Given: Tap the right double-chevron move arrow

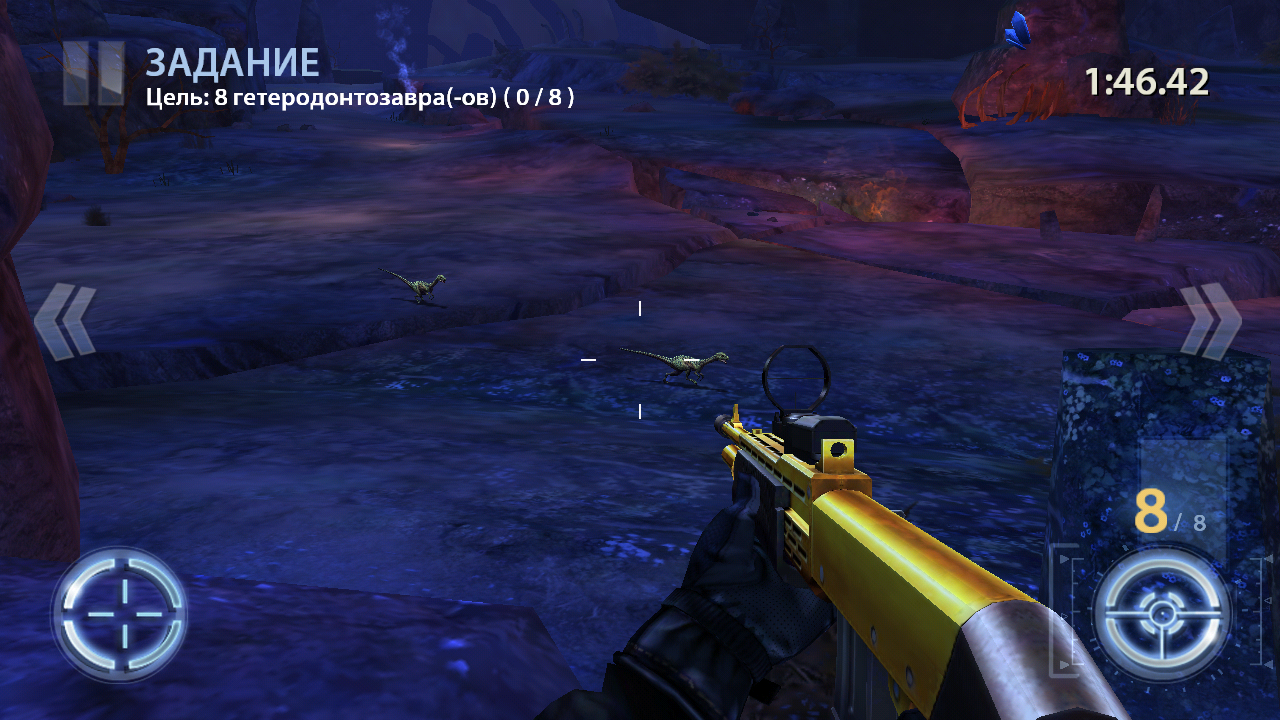Looking at the screenshot, I should (1210, 320).
